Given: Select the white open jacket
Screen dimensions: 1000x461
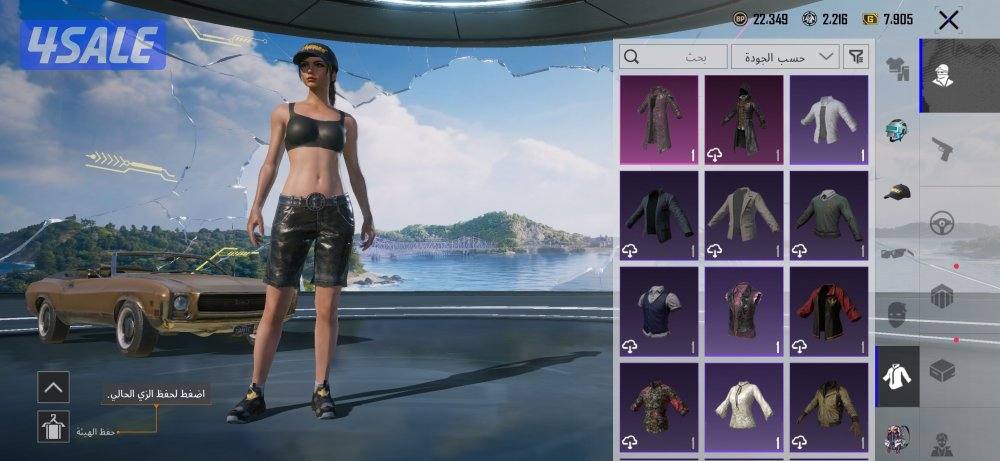Looking at the screenshot, I should click(x=828, y=120).
